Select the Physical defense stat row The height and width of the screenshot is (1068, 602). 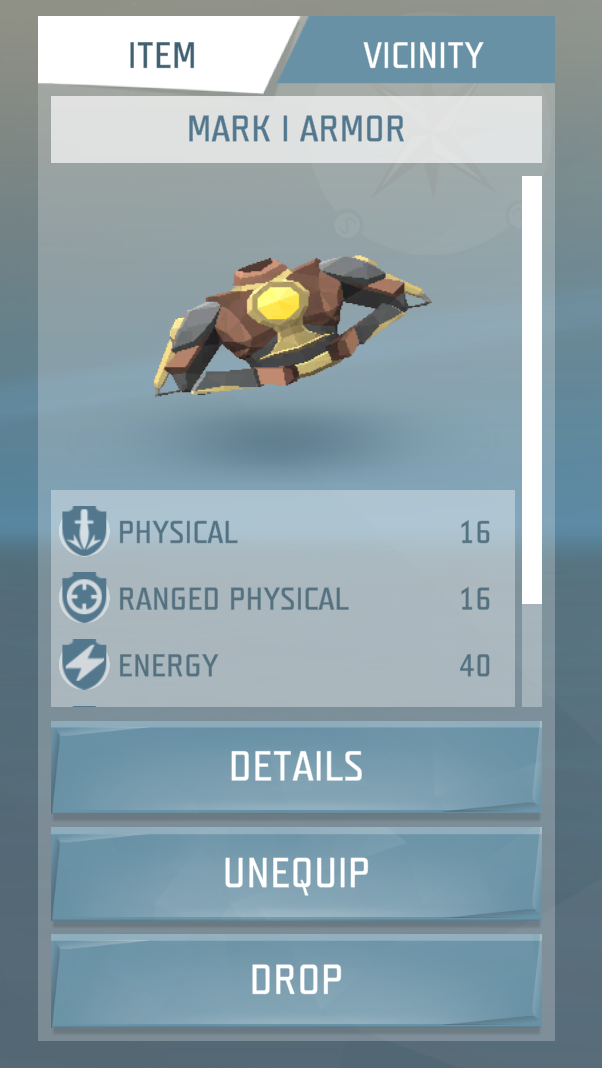282,532
